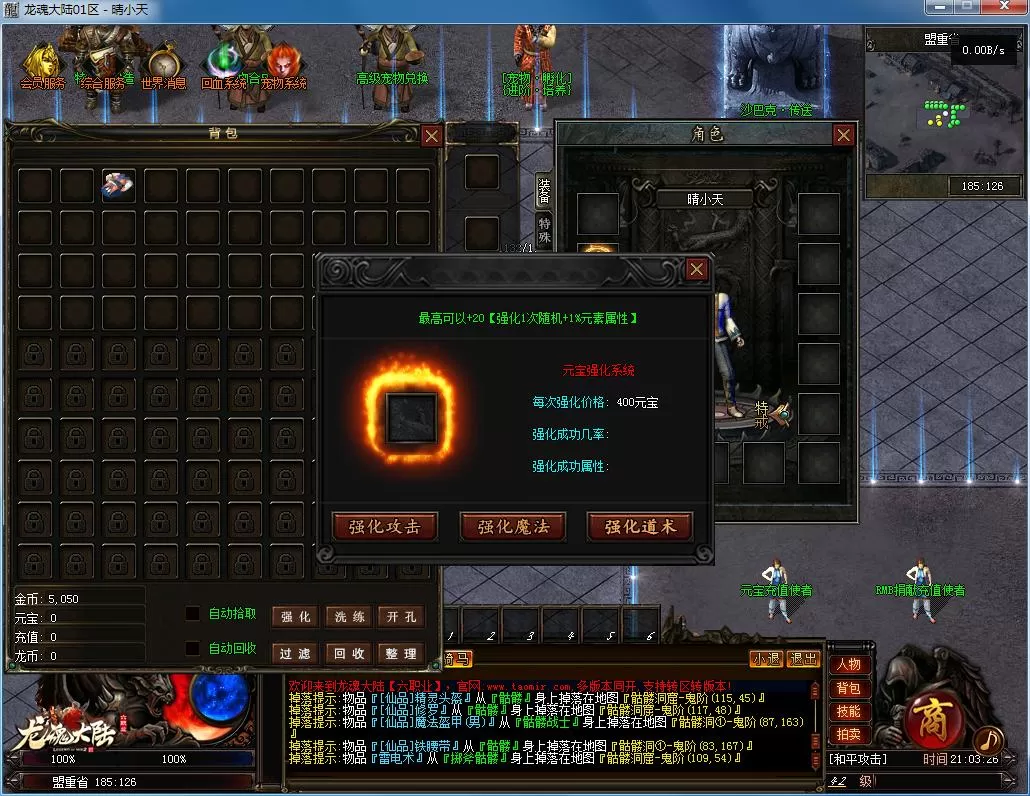Click the 强化攻击 enhance attack button

tap(384, 527)
